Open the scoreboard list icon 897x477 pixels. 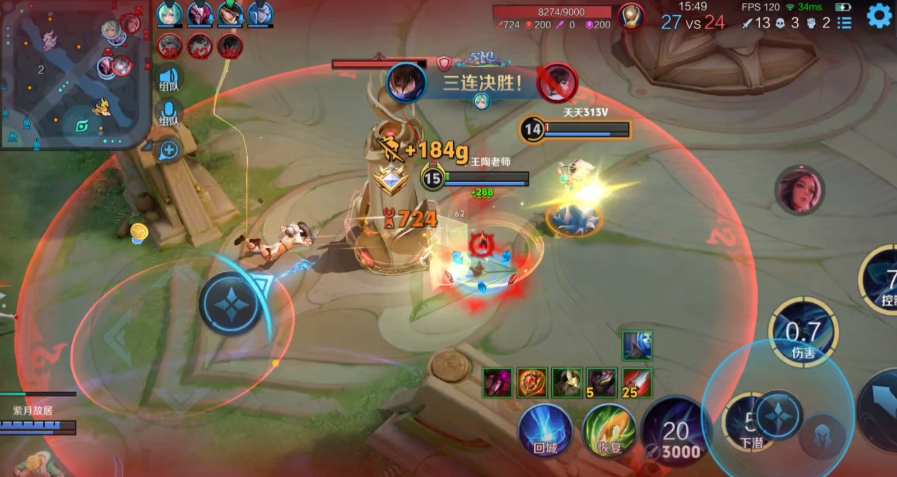(x=845, y=22)
